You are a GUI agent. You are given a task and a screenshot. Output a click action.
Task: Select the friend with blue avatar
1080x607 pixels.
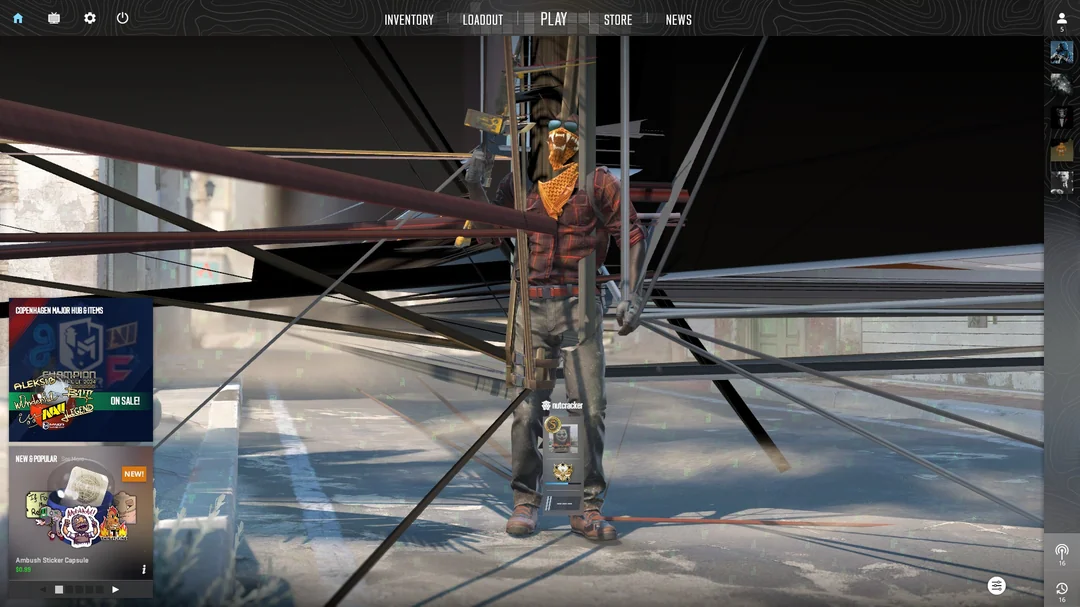click(1061, 53)
